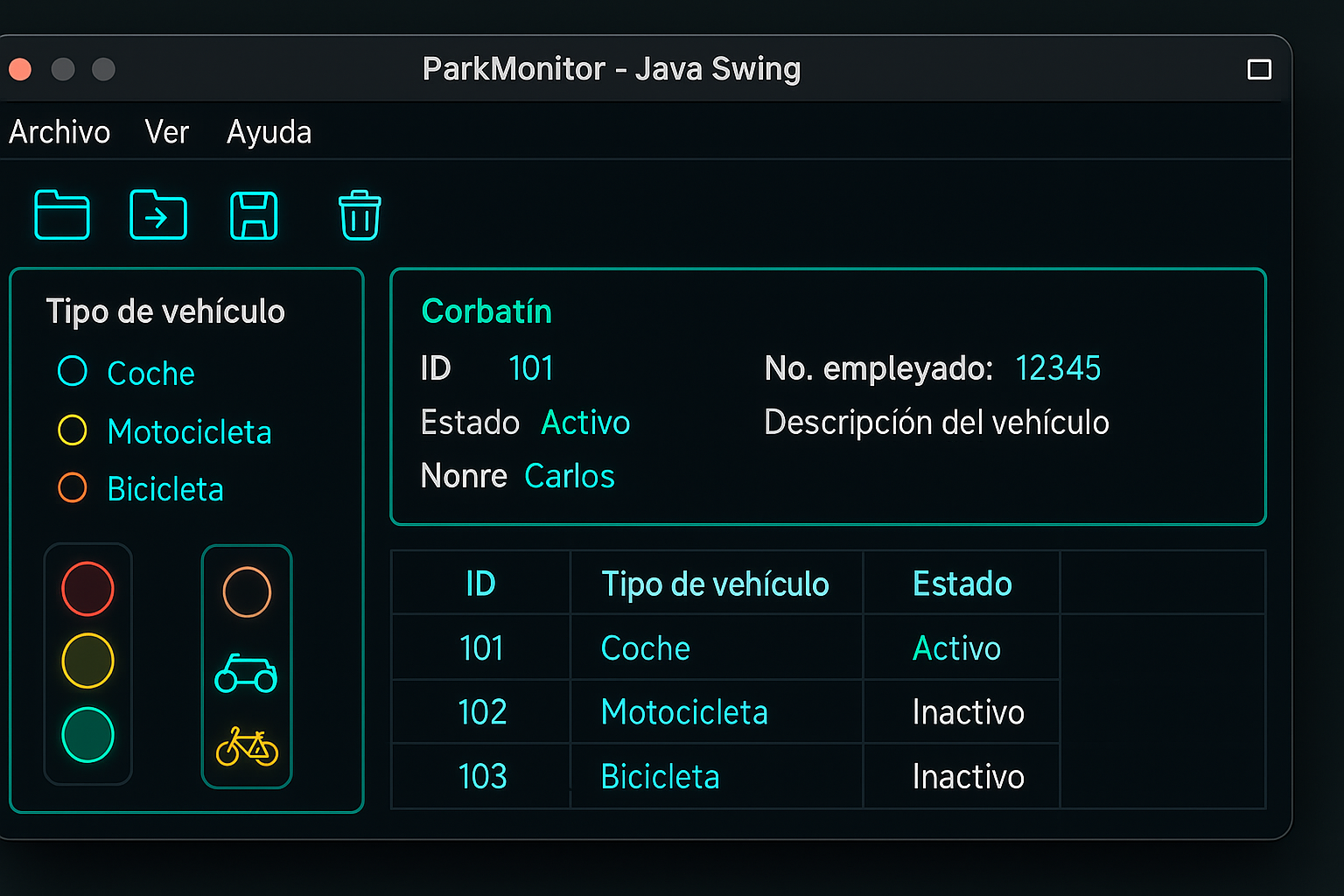This screenshot has height=896, width=1344.
Task: Delete record with the trash can icon
Action: point(360,215)
